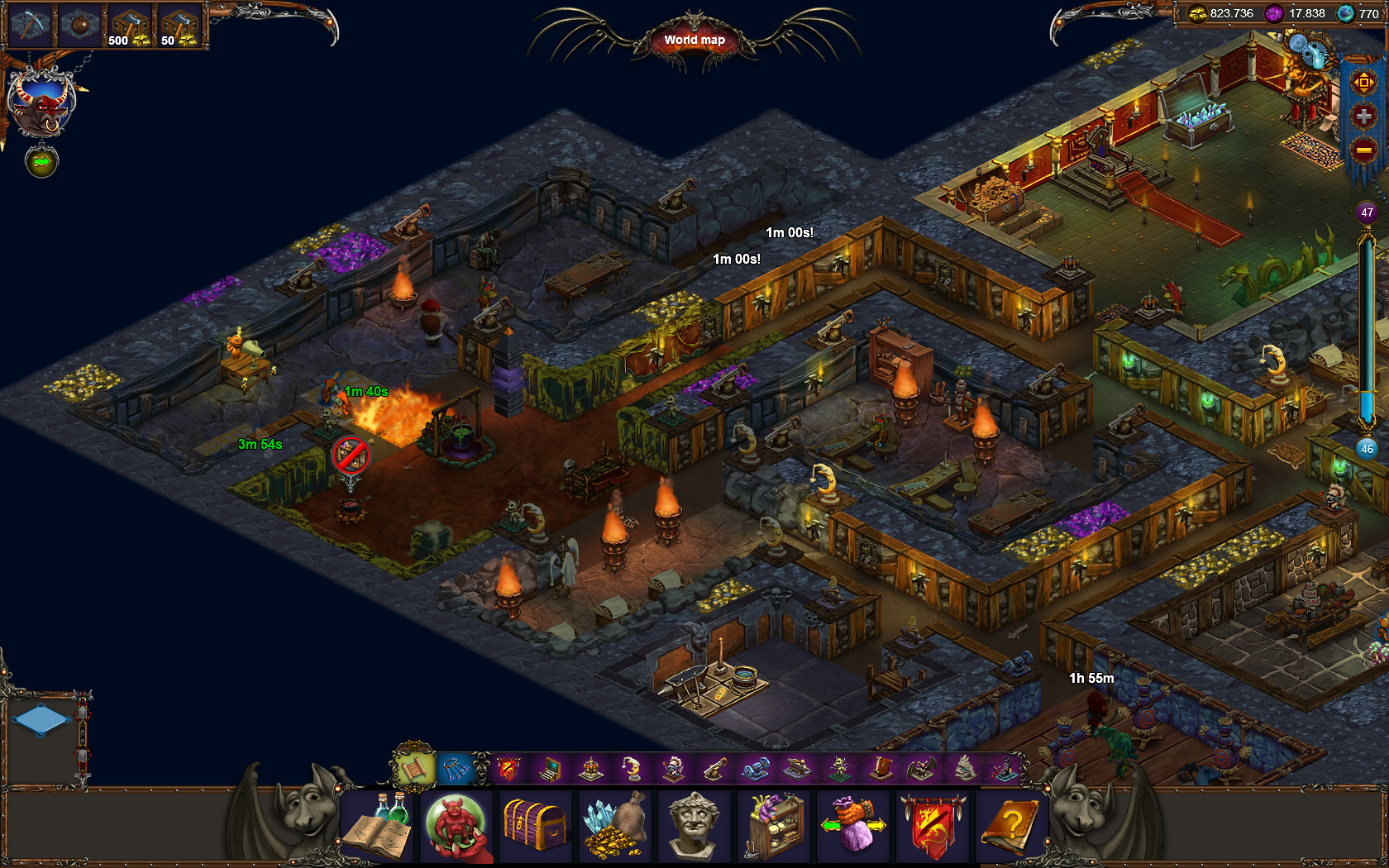Toggle the green arrow medallion
The height and width of the screenshot is (868, 1389).
pyautogui.click(x=41, y=162)
